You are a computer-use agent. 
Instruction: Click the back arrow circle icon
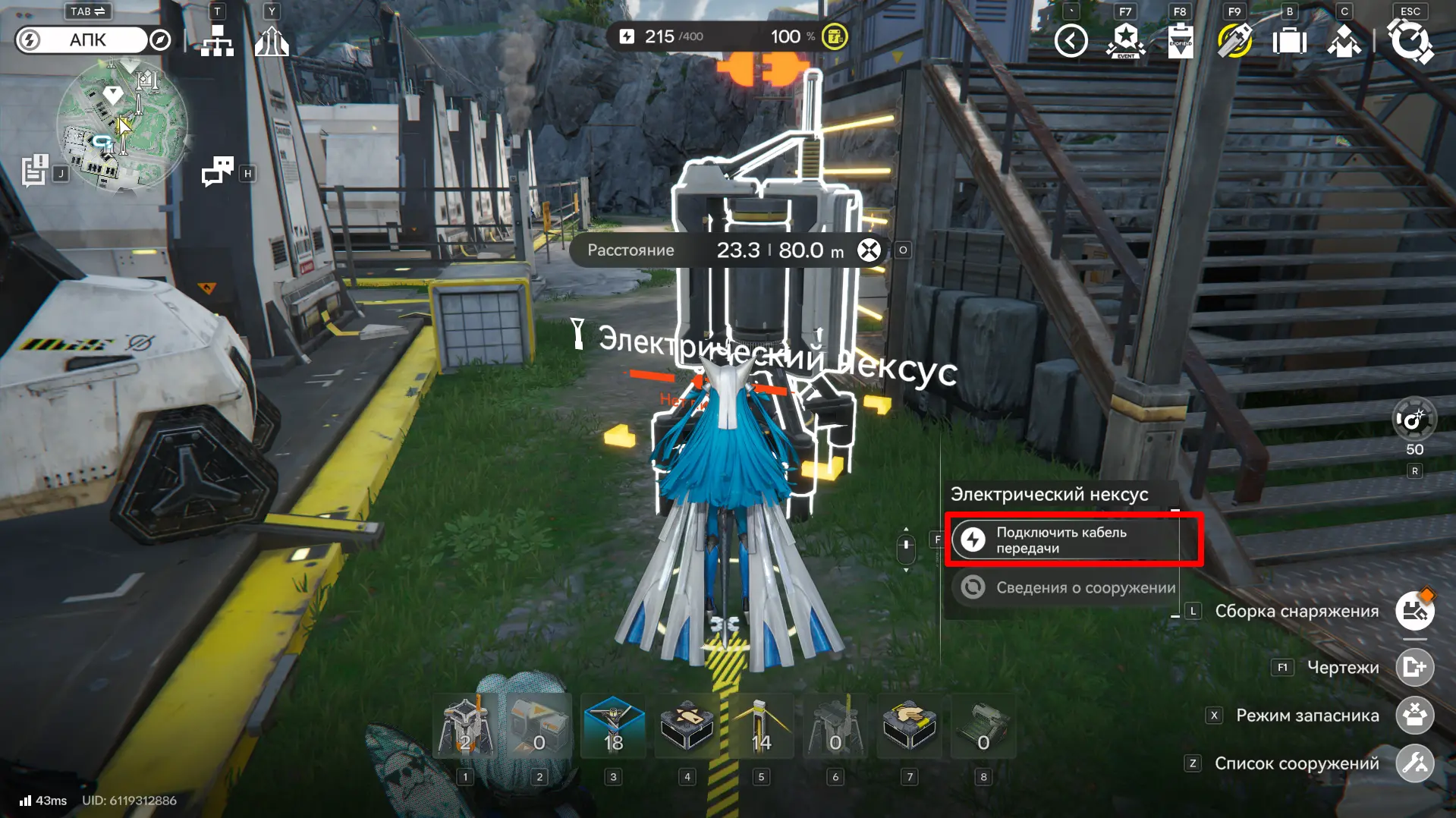coord(1071,41)
